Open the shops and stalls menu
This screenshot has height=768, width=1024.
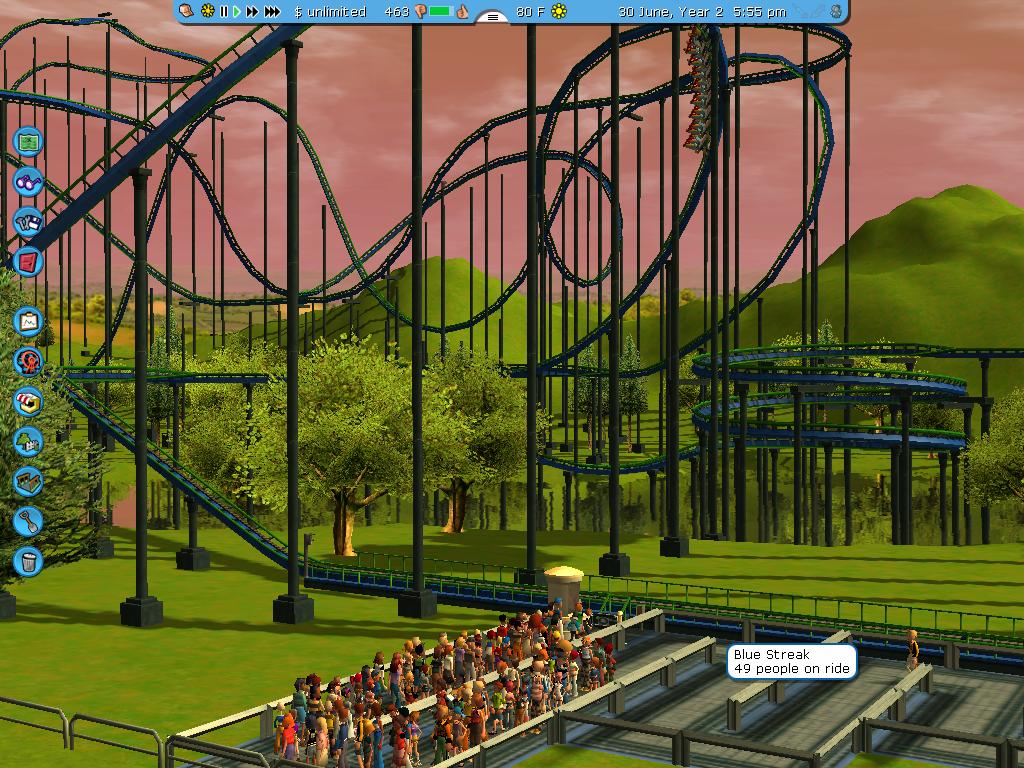[x=28, y=401]
